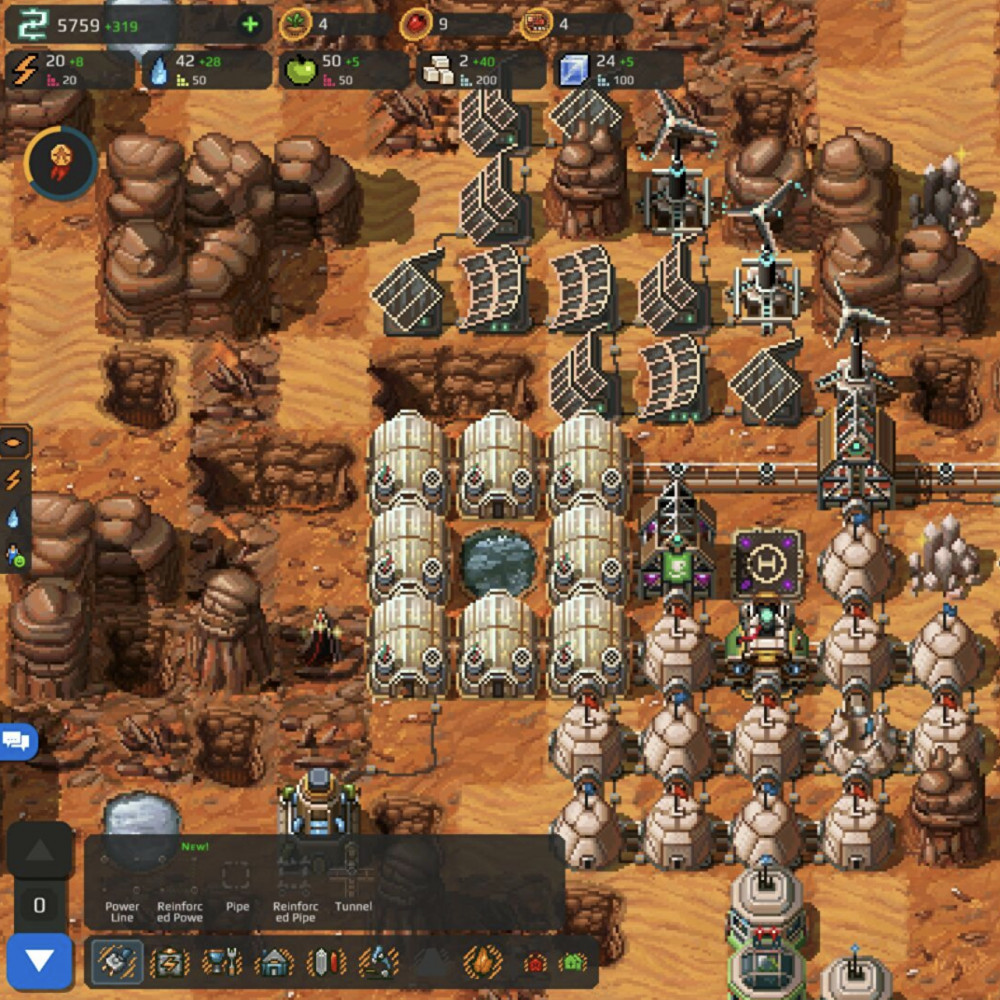Image resolution: width=1000 pixels, height=1000 pixels.
Task: Open the blue chat bubble button
Action: pos(17,741)
